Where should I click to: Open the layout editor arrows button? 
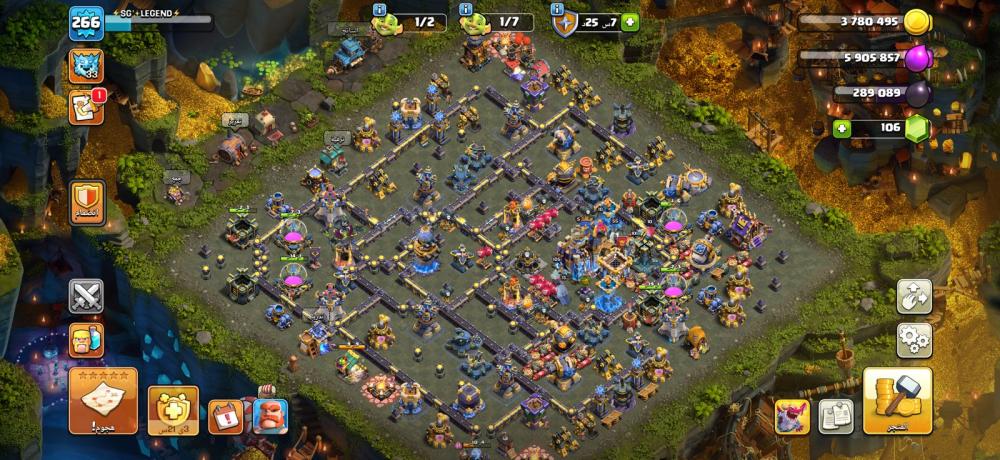[x=914, y=296]
